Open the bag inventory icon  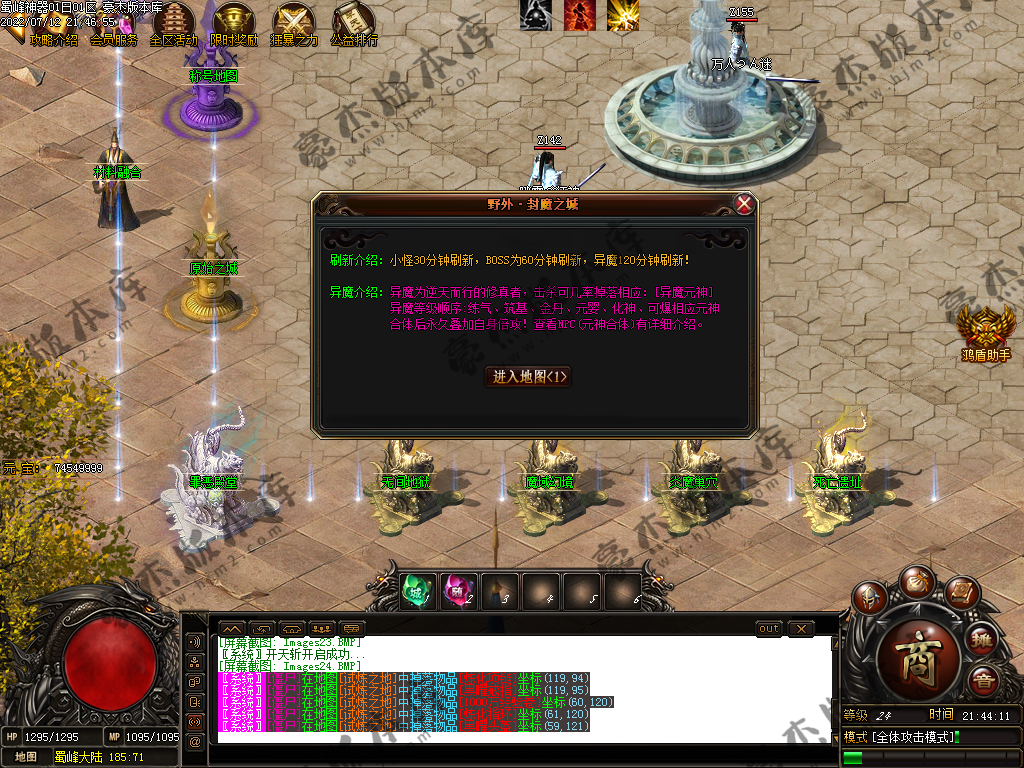point(915,580)
